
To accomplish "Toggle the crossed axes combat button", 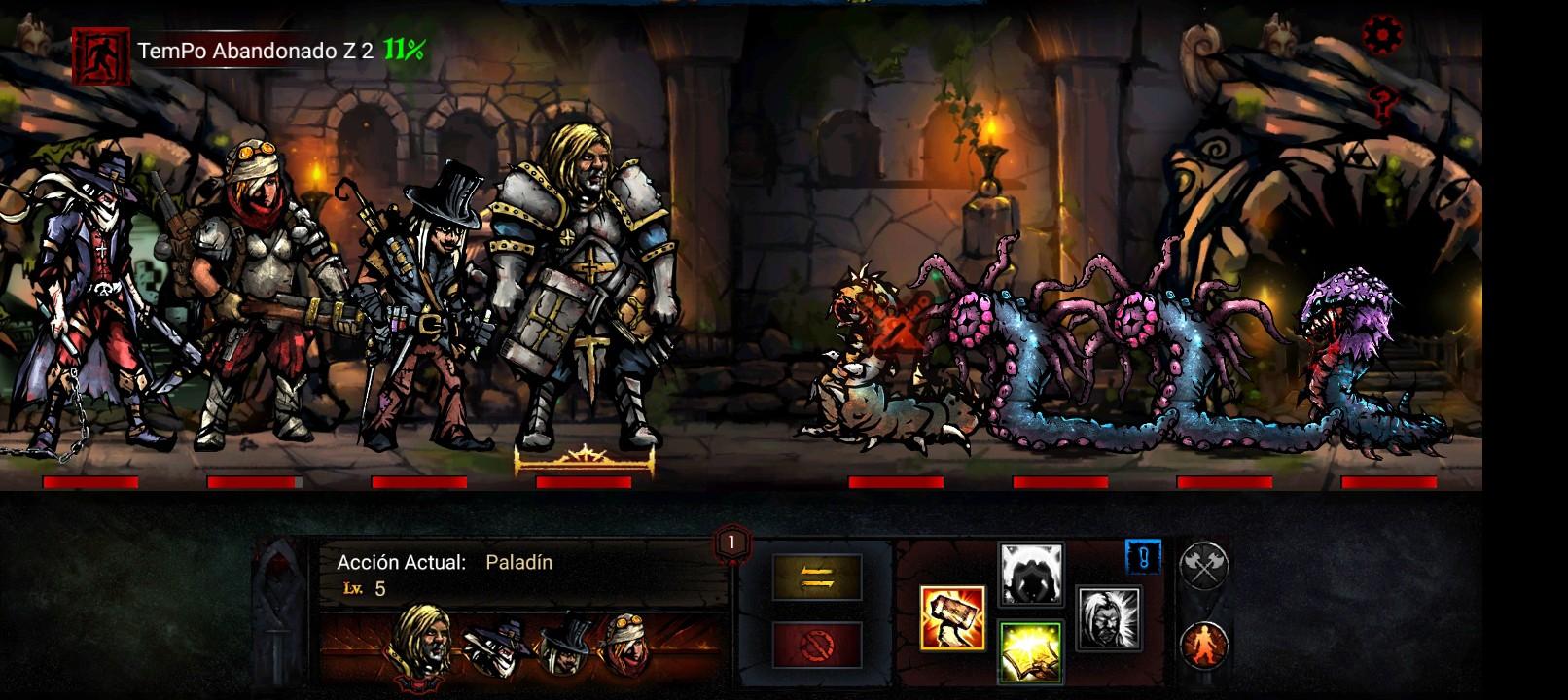I will click(x=1204, y=565).
